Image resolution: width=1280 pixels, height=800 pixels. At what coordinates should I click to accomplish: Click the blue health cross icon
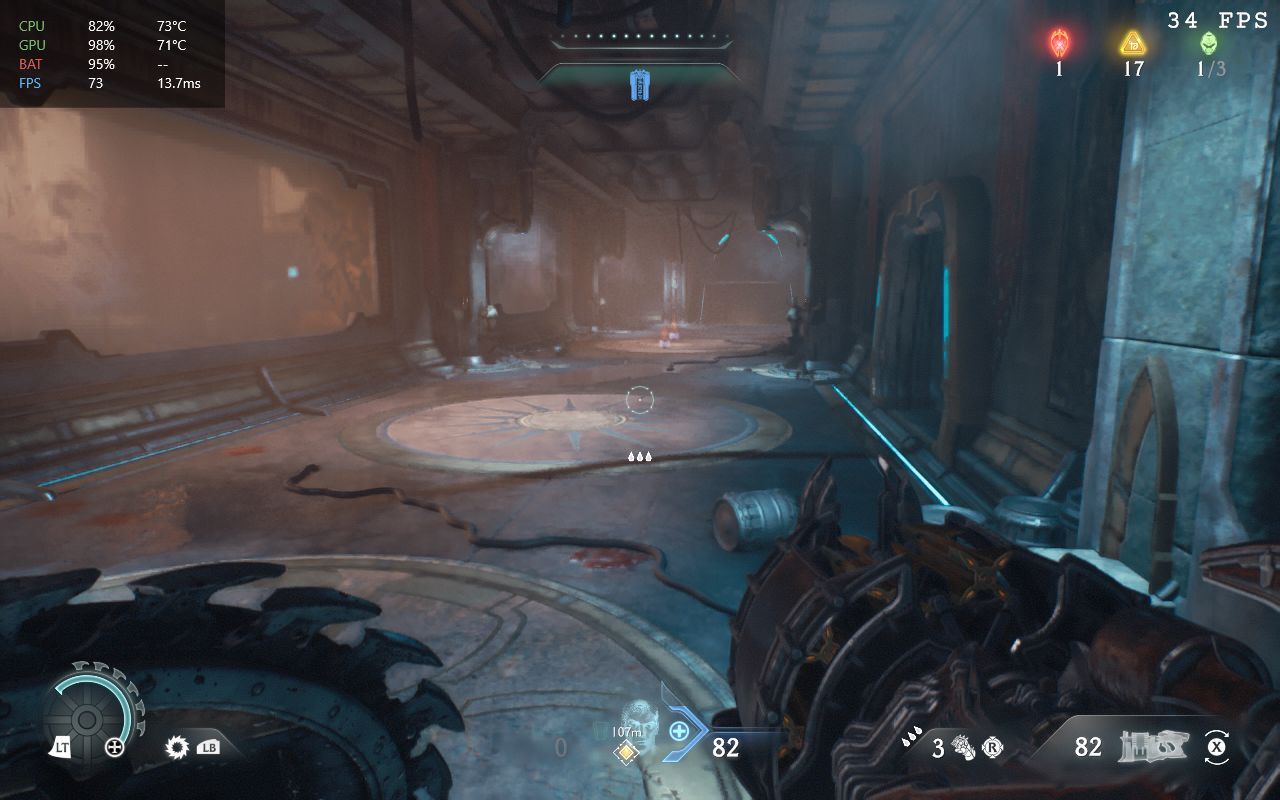pos(679,731)
